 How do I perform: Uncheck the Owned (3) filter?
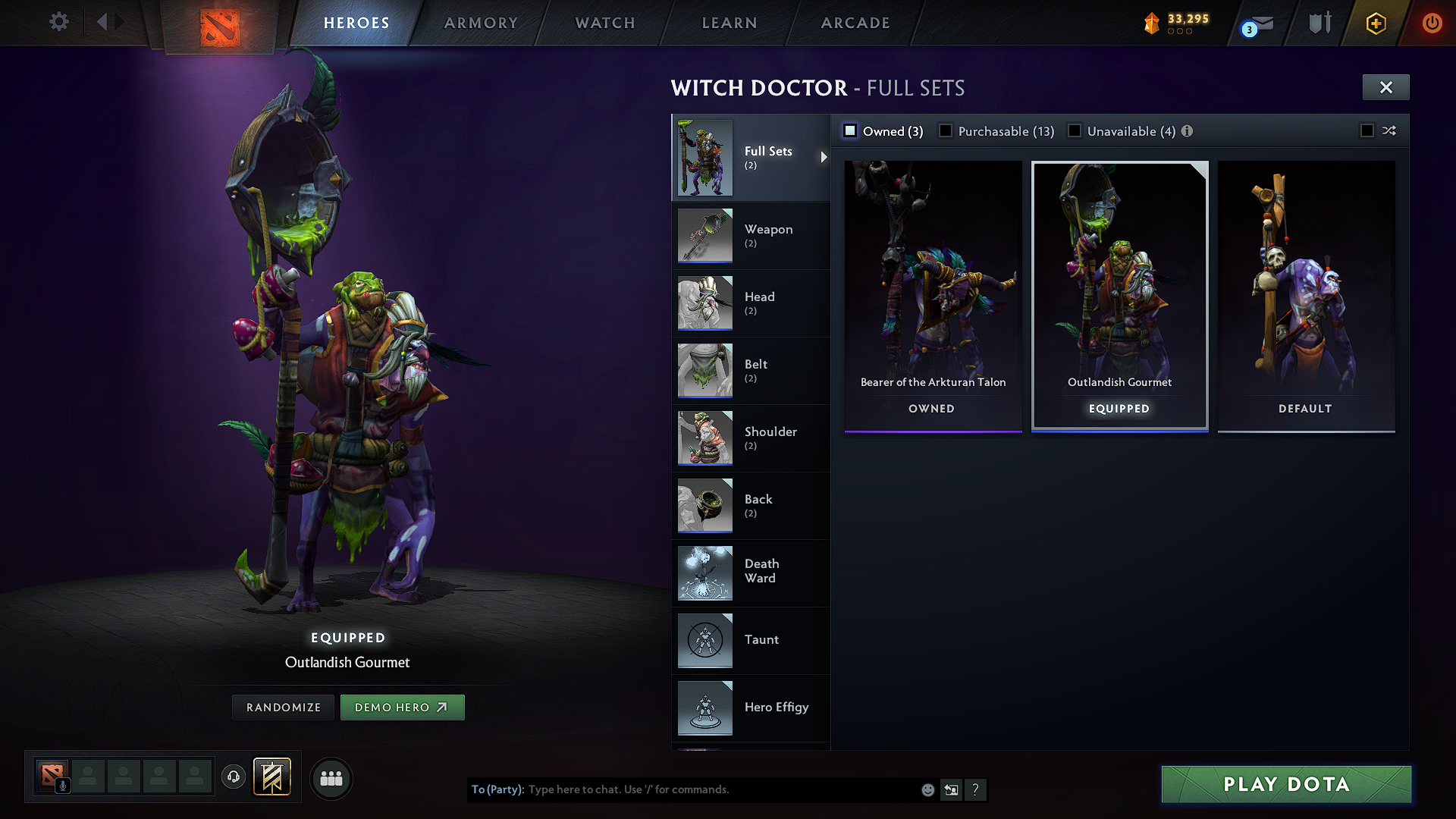click(850, 130)
